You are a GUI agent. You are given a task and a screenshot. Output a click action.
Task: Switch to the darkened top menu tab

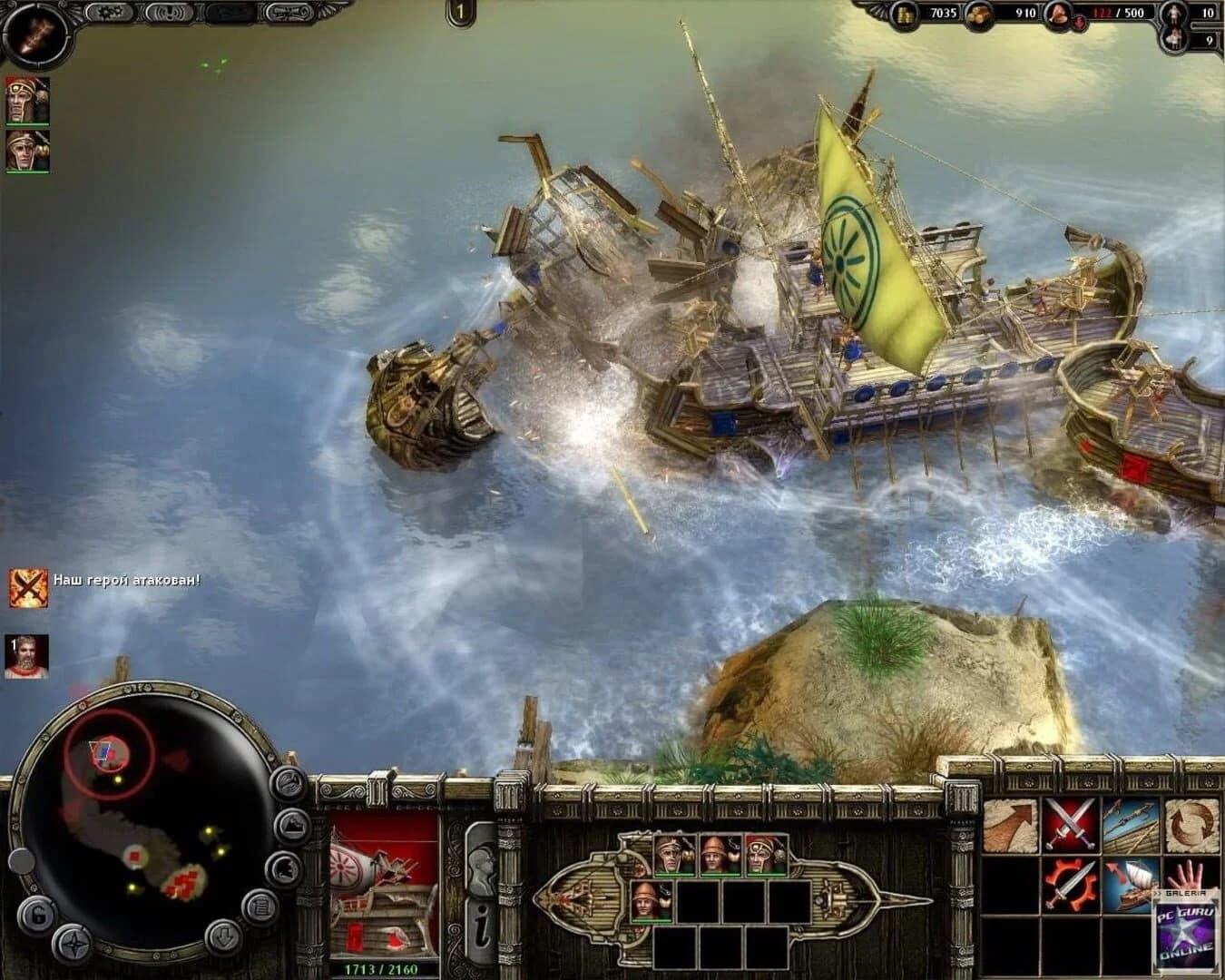tap(230, 13)
